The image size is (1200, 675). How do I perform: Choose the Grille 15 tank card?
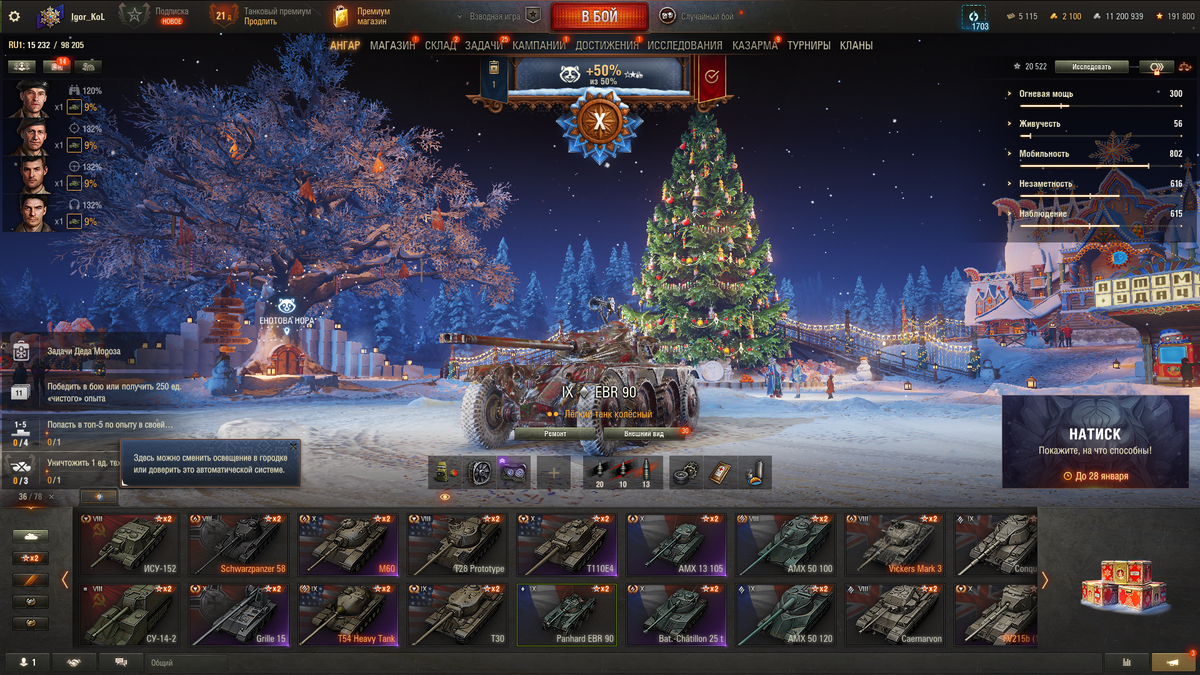tap(239, 614)
